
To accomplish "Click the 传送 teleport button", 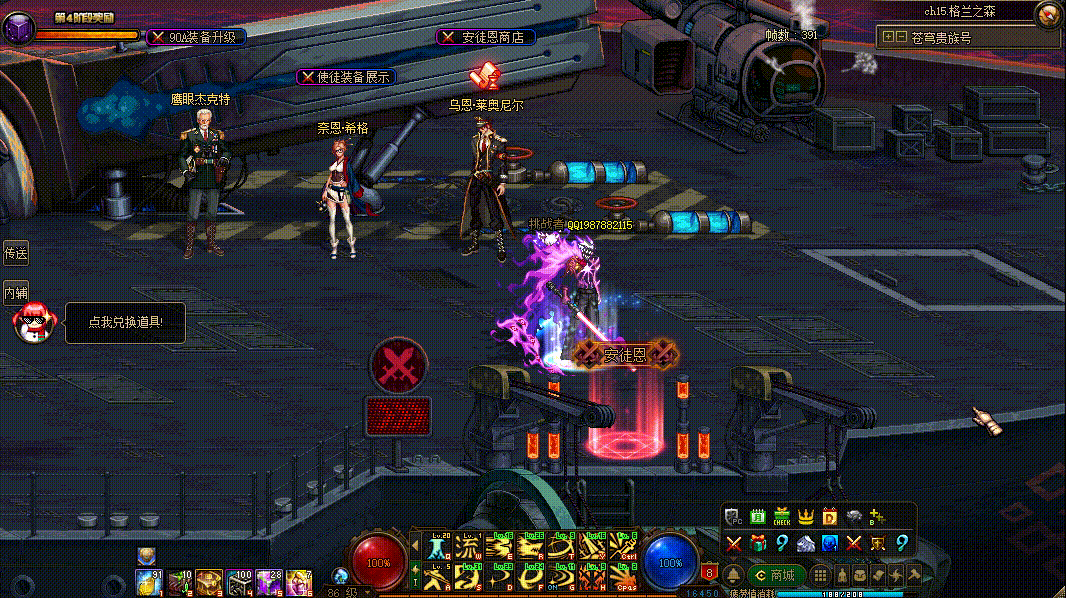I will 16,254.
